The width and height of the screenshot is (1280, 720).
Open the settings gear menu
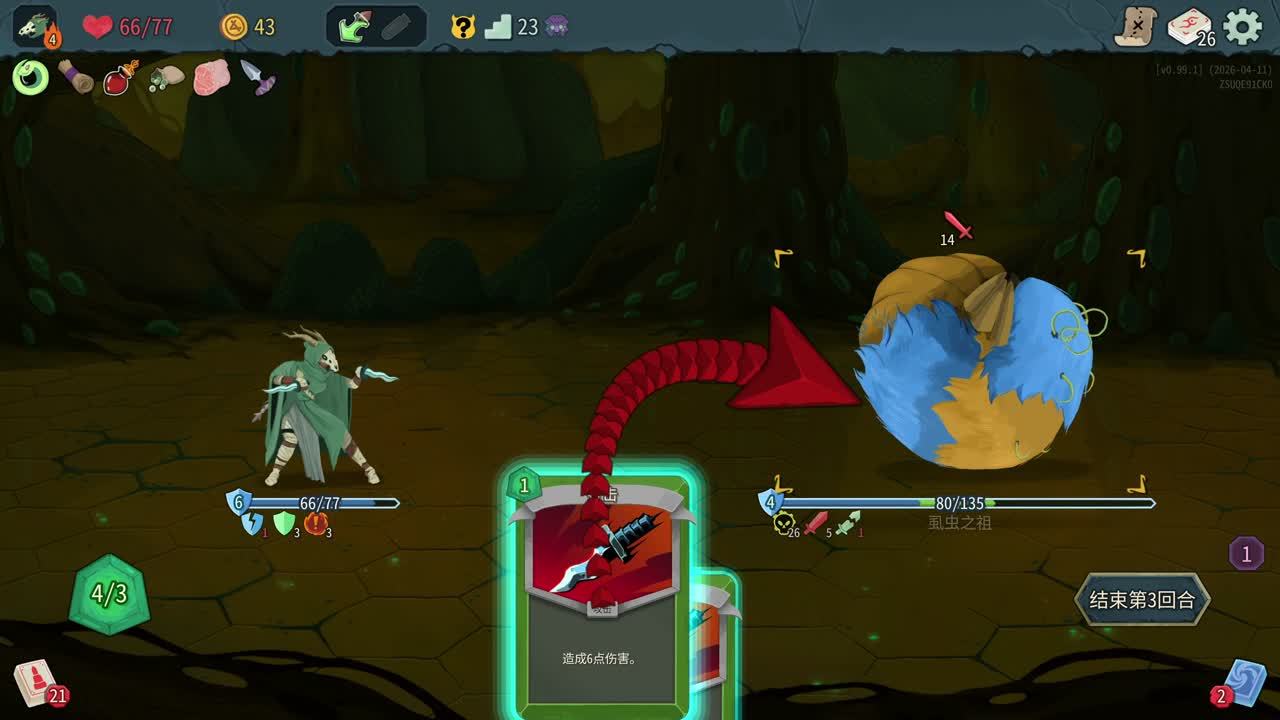point(1243,26)
